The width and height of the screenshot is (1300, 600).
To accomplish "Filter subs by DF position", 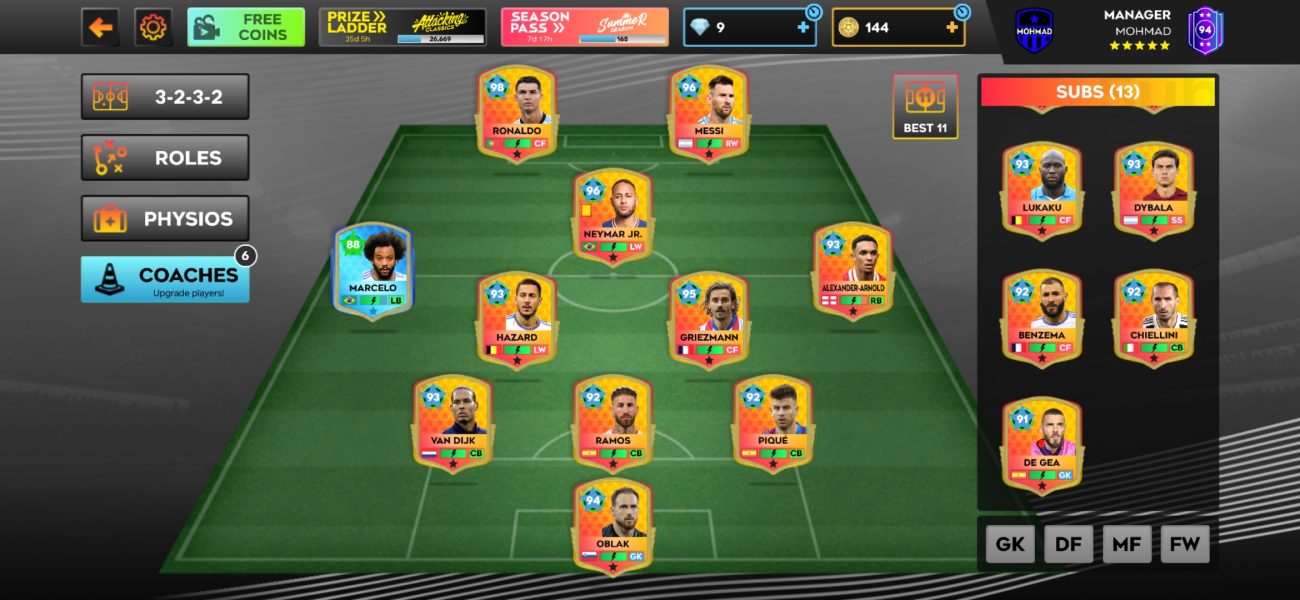I will click(x=1068, y=544).
